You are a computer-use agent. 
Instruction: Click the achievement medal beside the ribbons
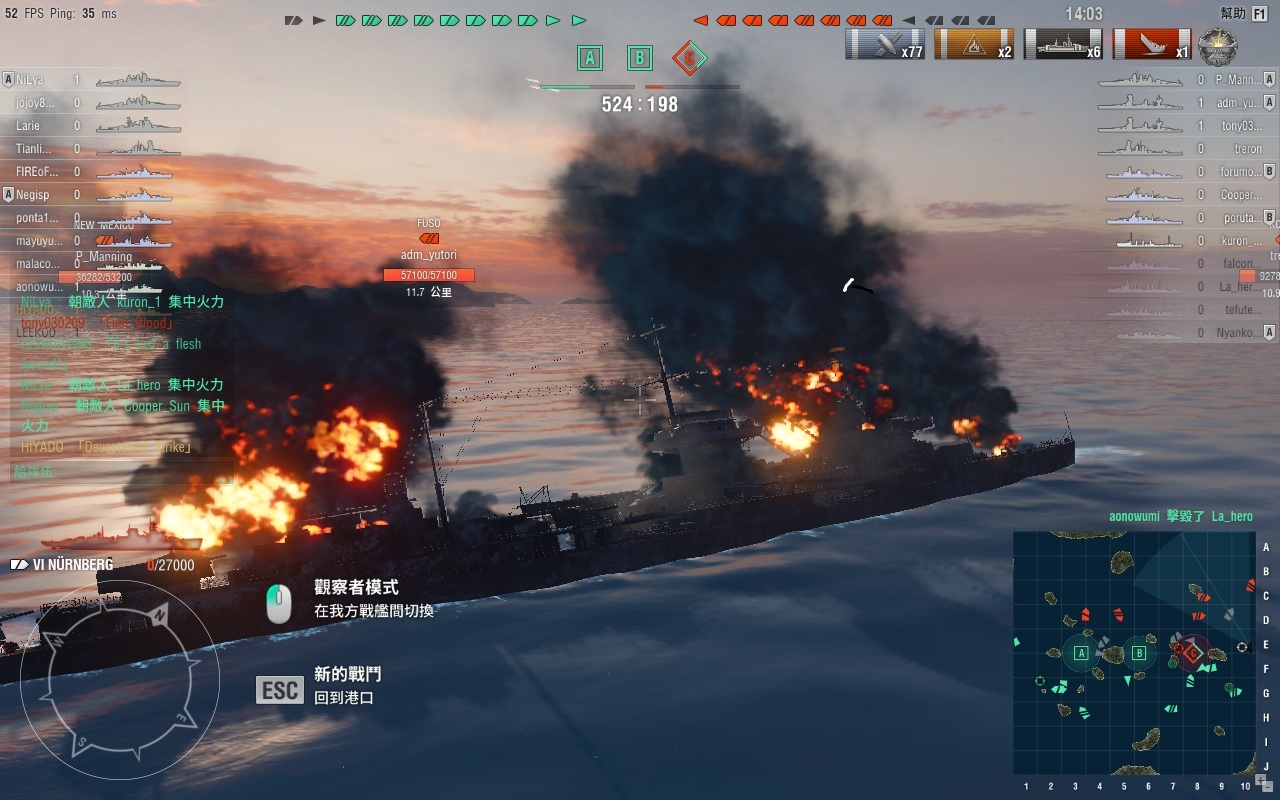coord(1217,45)
